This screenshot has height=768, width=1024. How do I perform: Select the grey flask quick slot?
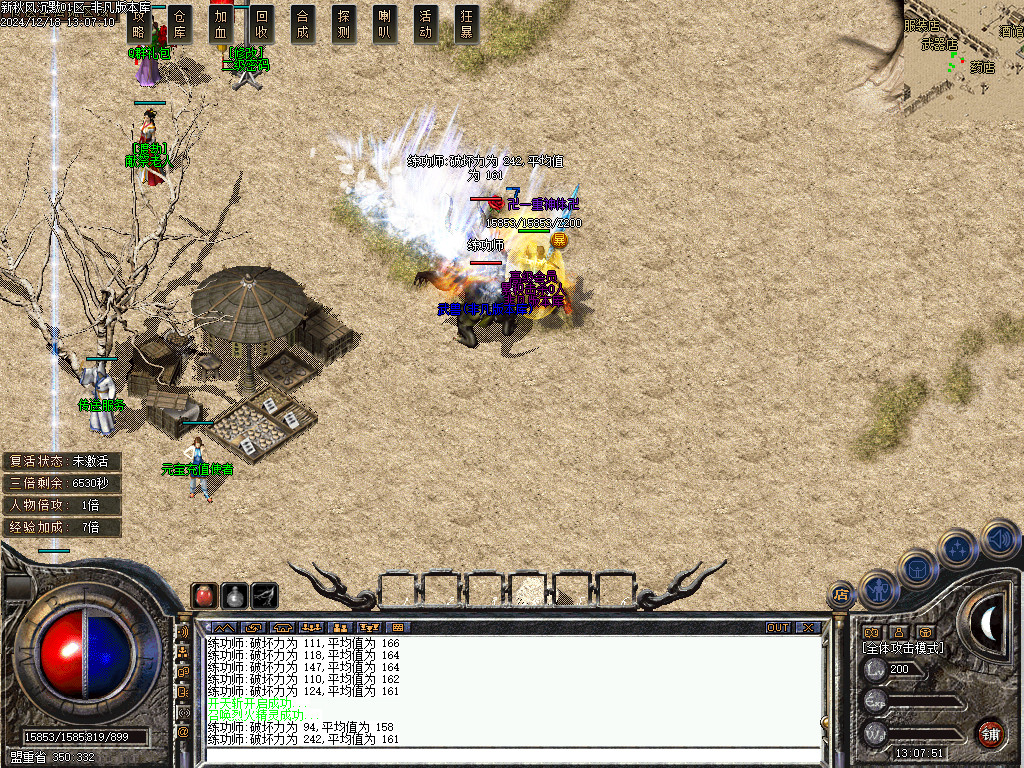click(234, 596)
